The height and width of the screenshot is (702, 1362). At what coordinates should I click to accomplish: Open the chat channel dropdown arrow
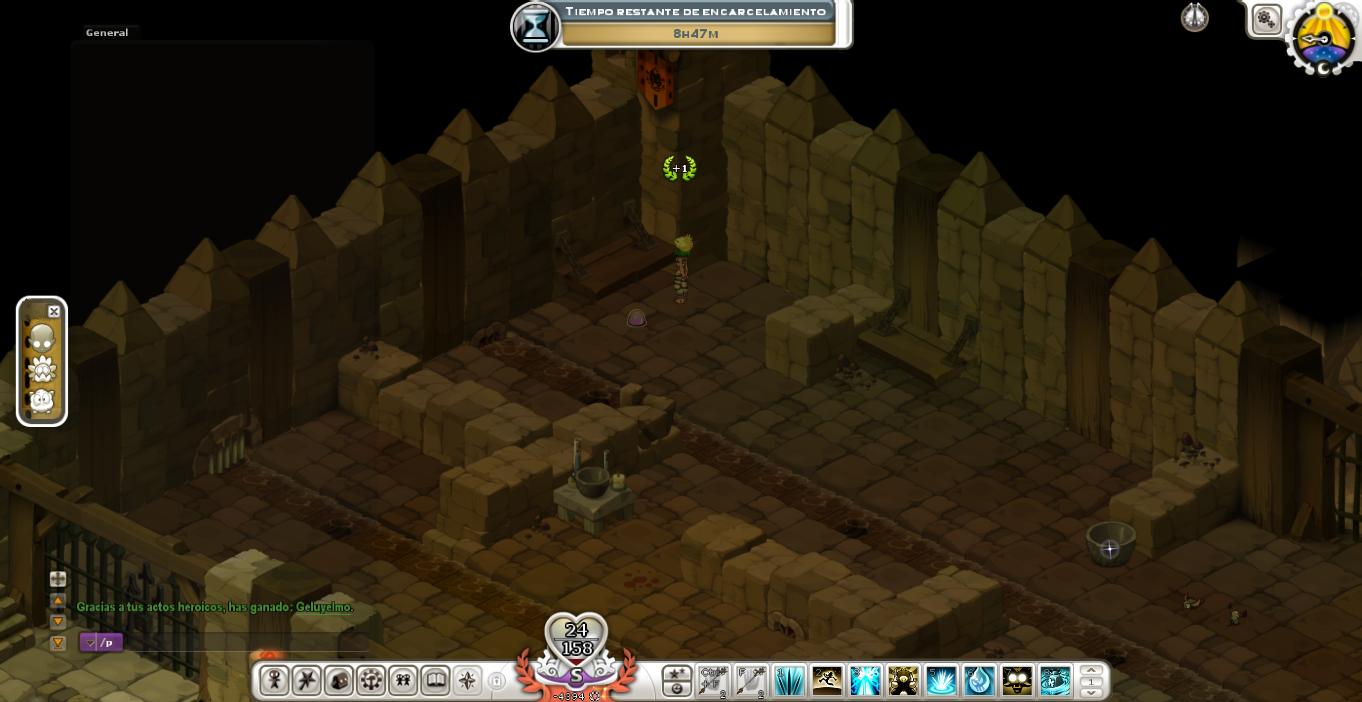pyautogui.click(x=90, y=642)
